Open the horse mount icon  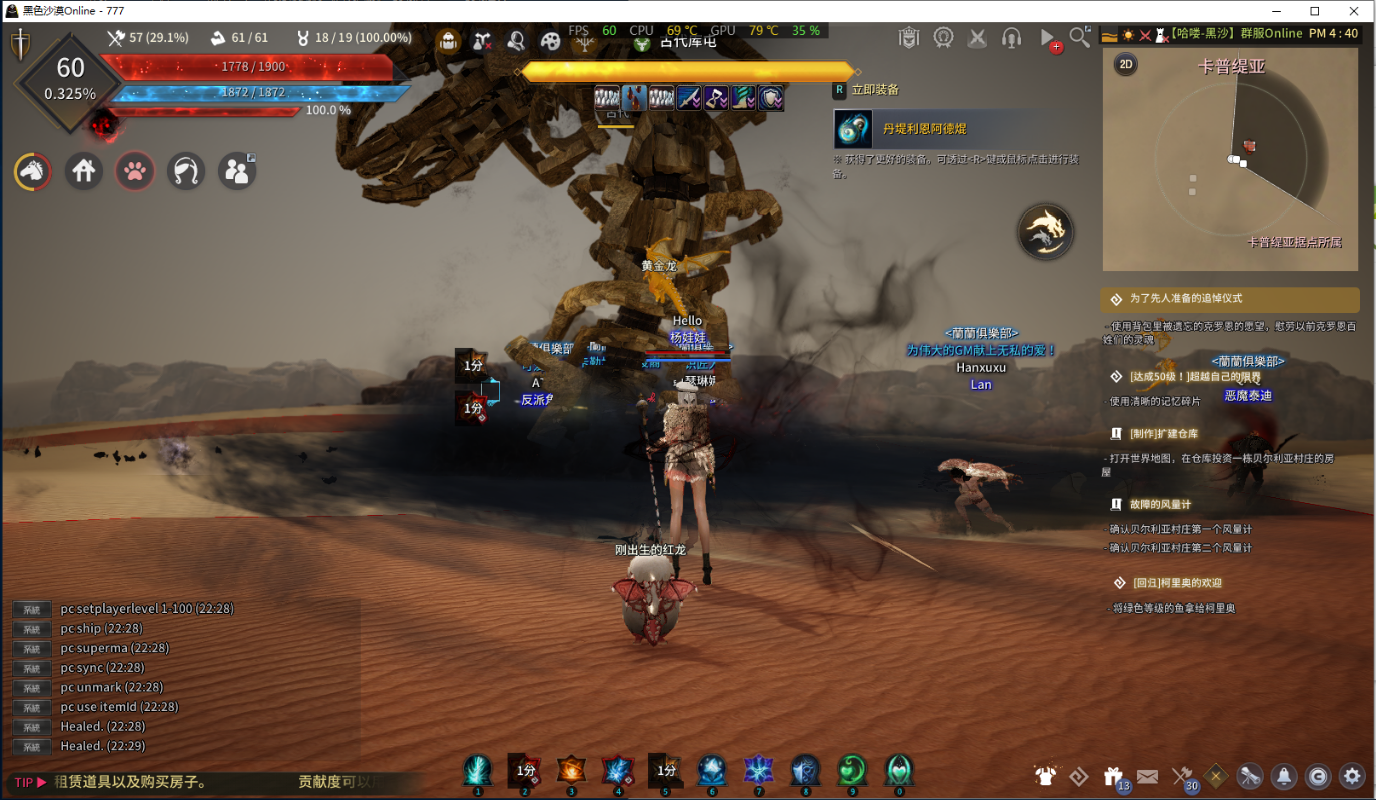tap(33, 171)
